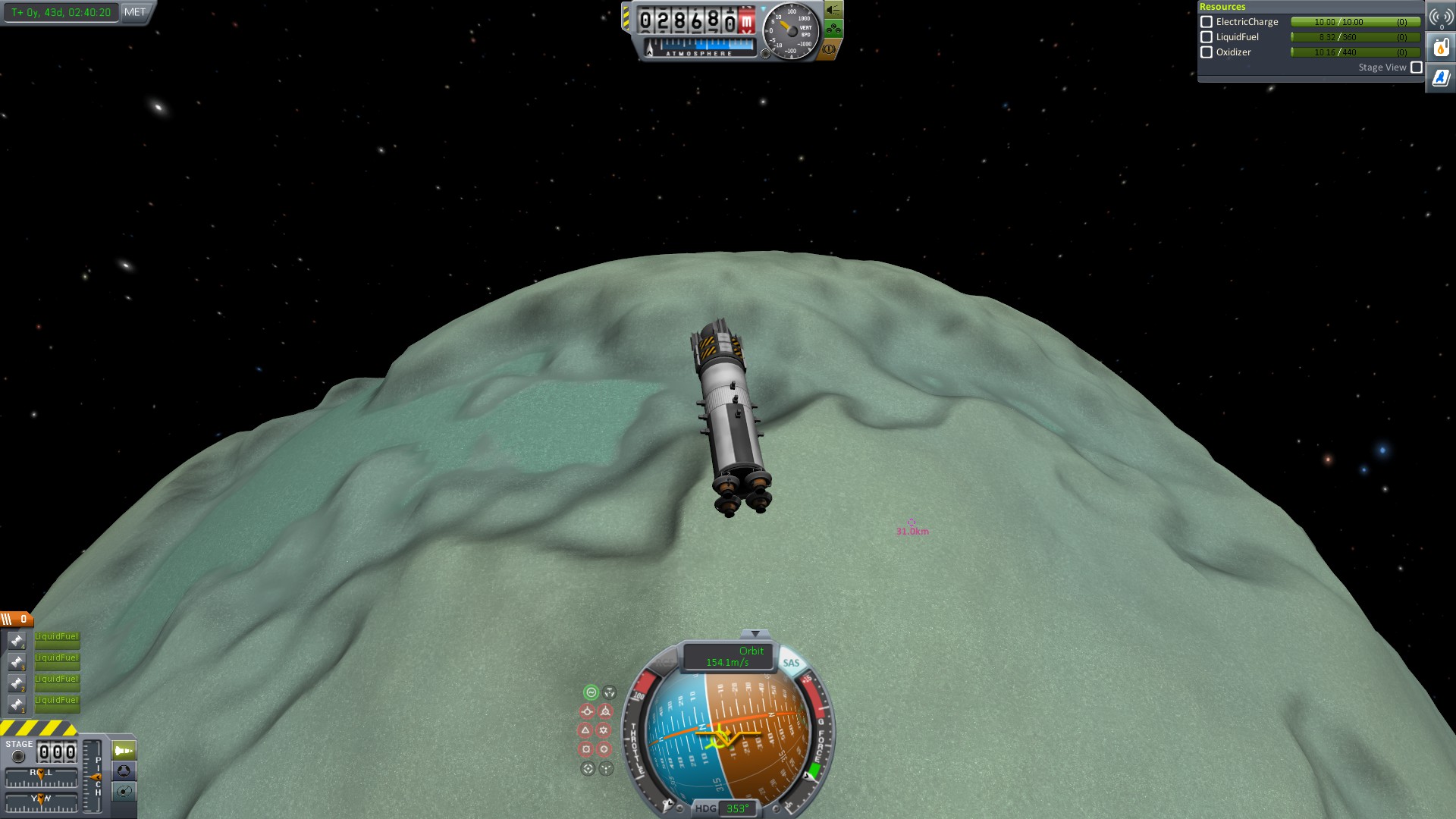
Task: Click the Orbit speed mode display
Action: (728, 657)
